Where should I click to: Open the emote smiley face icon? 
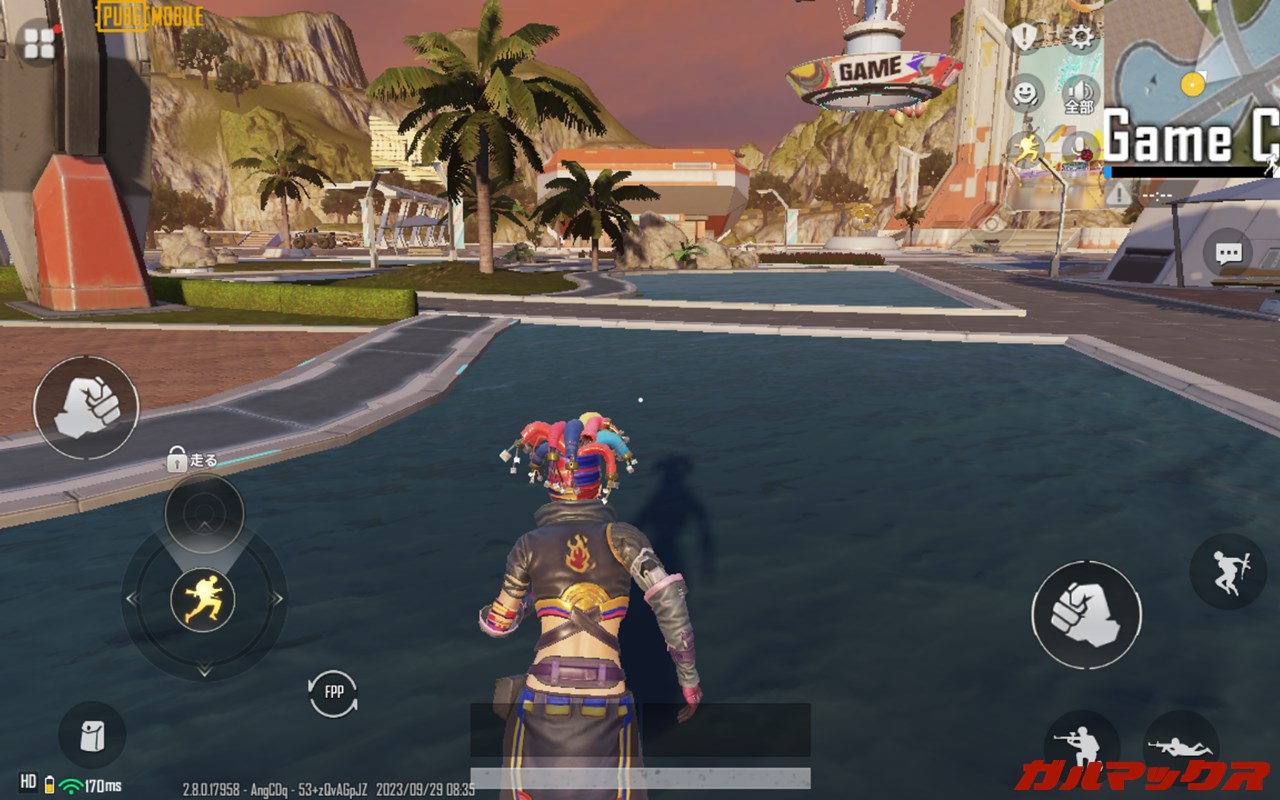point(1025,92)
